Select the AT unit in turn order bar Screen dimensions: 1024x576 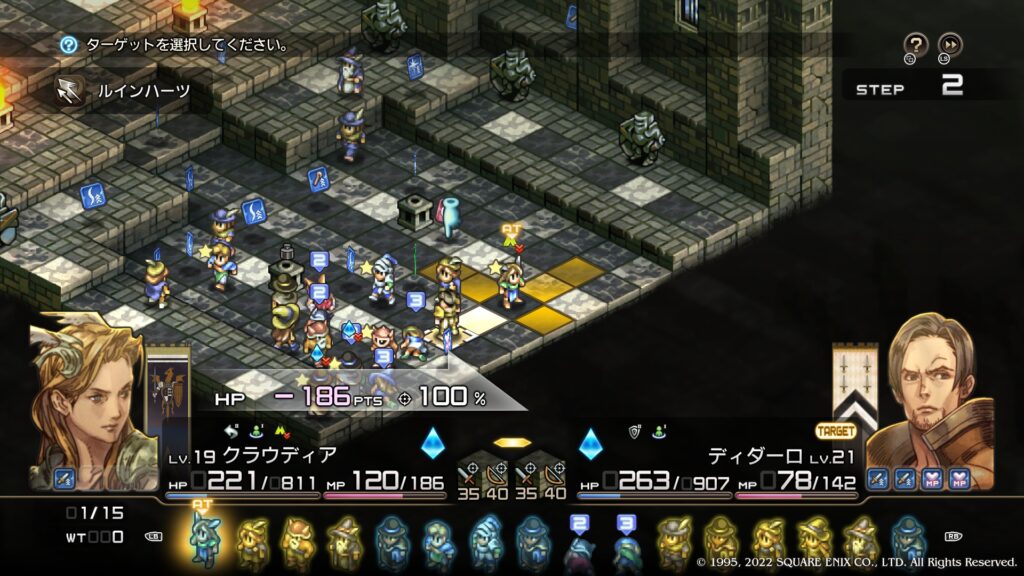(204, 540)
